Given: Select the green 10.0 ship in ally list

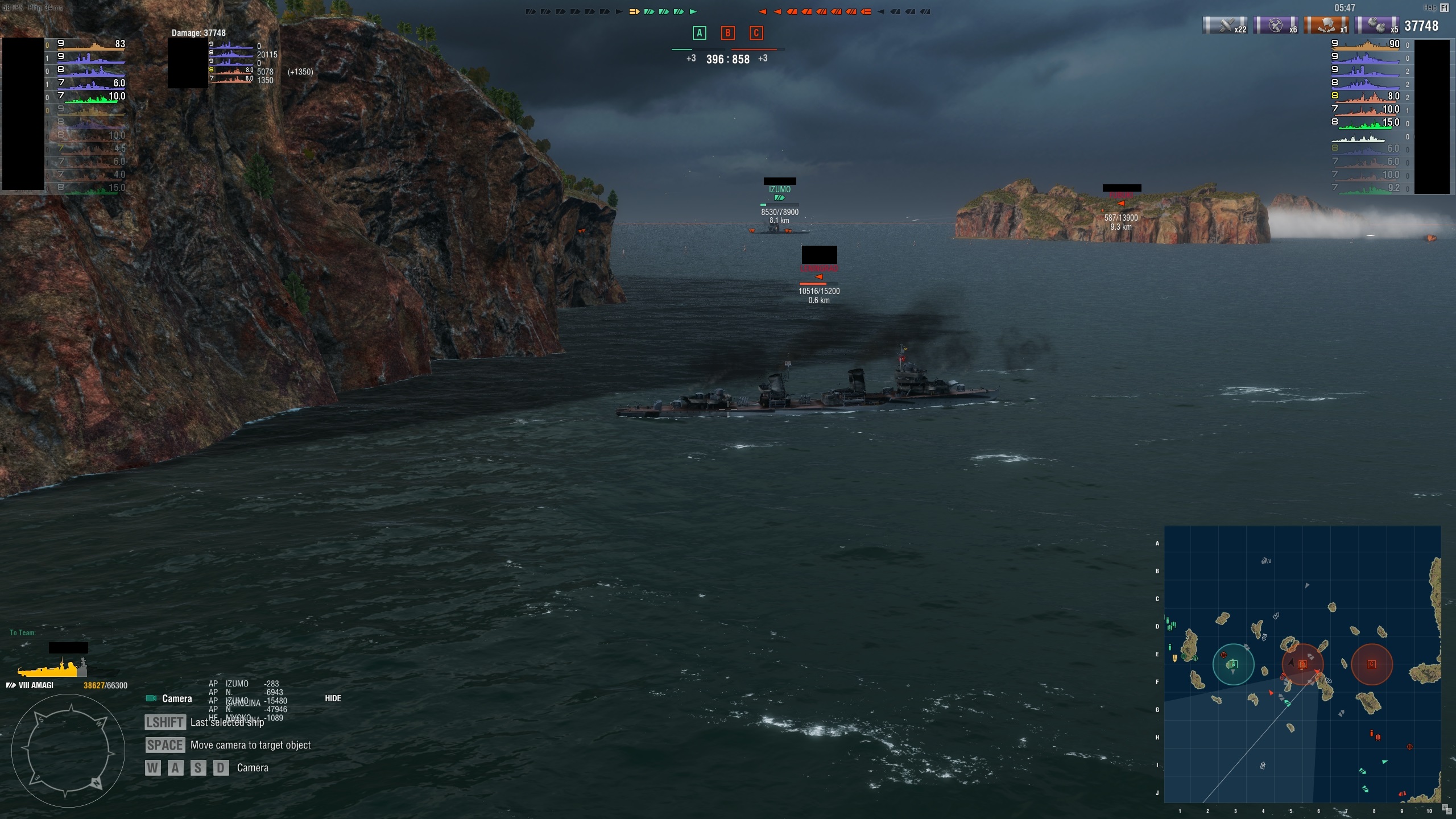Looking at the screenshot, I should (91, 97).
